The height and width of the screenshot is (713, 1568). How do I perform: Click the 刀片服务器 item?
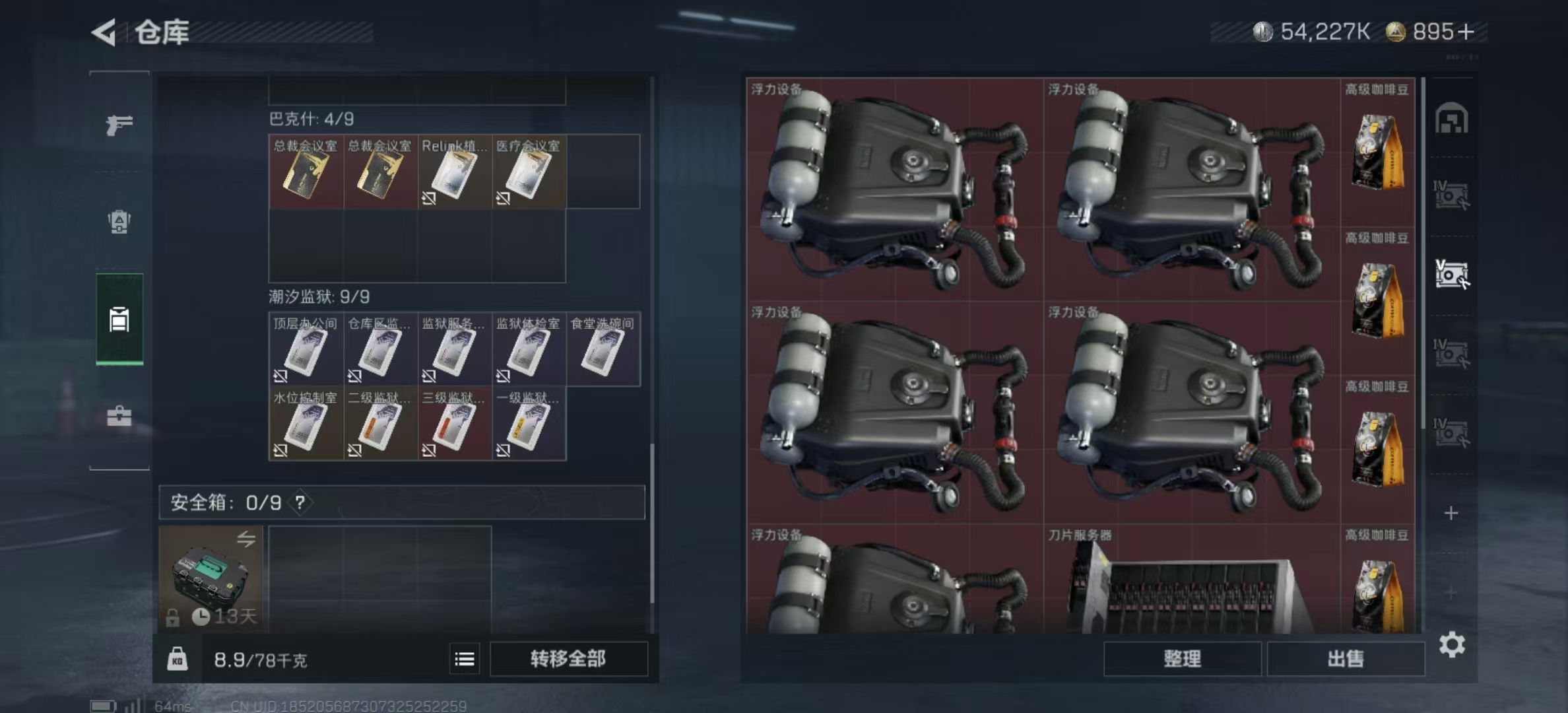(1191, 581)
